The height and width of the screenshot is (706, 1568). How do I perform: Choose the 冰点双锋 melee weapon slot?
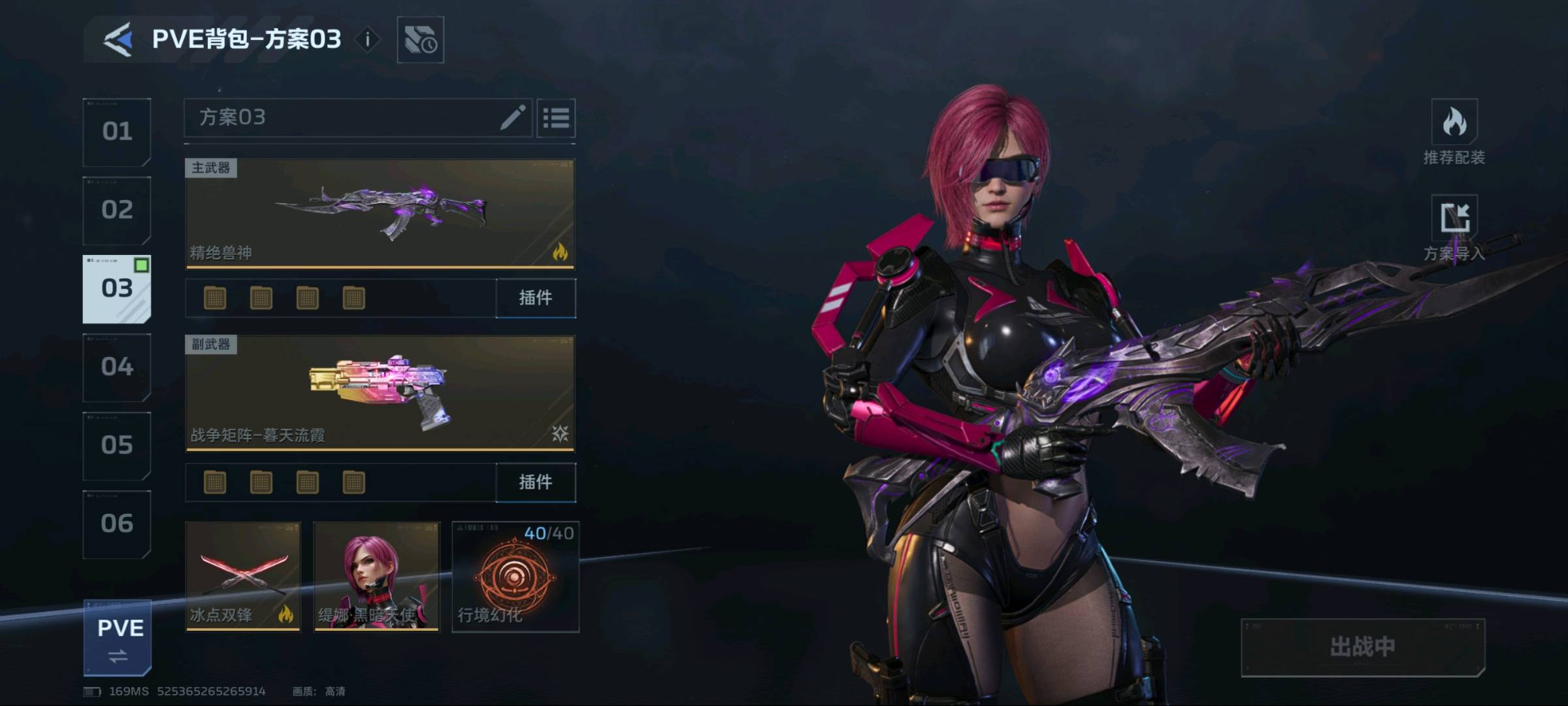pyautogui.click(x=243, y=577)
